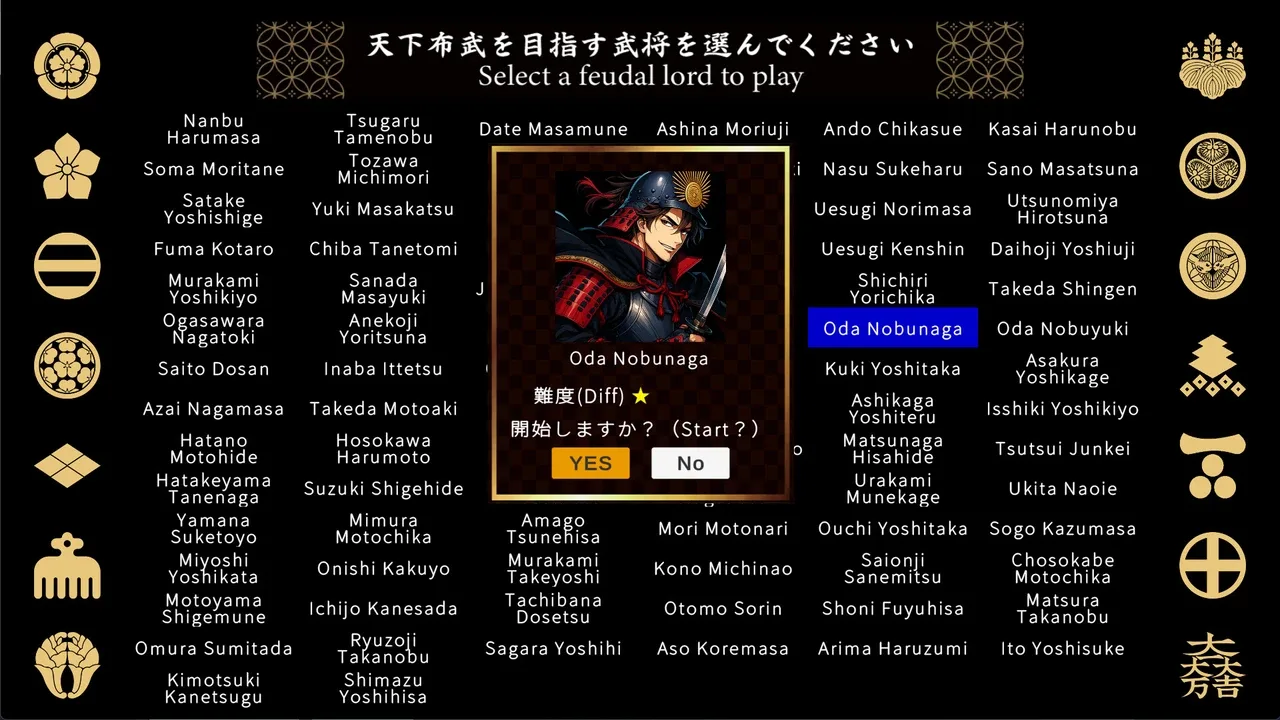This screenshot has width=1280, height=720.
Task: Select Shimazu Yoshihisa
Action: 383,689
